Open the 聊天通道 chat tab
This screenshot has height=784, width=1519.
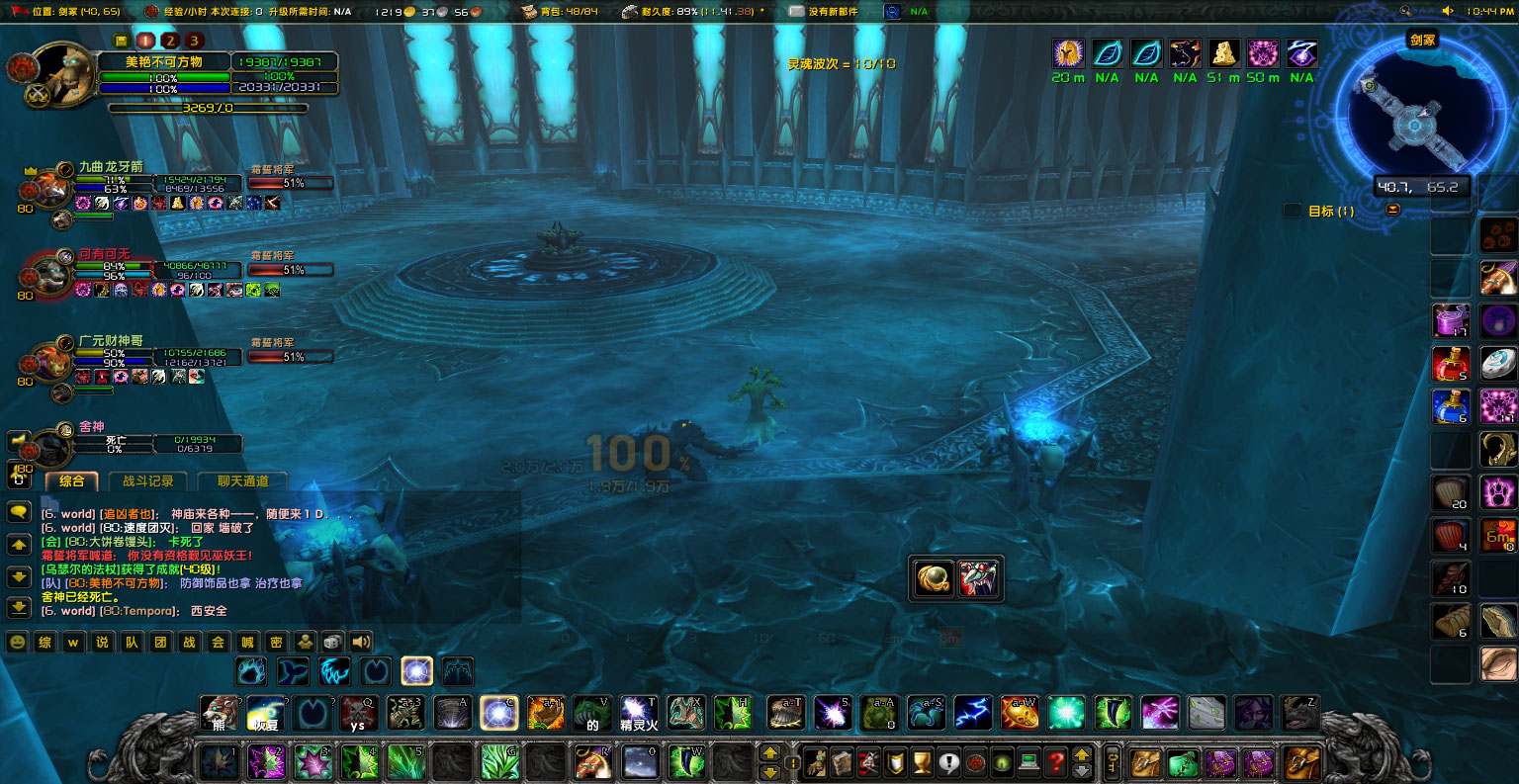pyautogui.click(x=243, y=481)
